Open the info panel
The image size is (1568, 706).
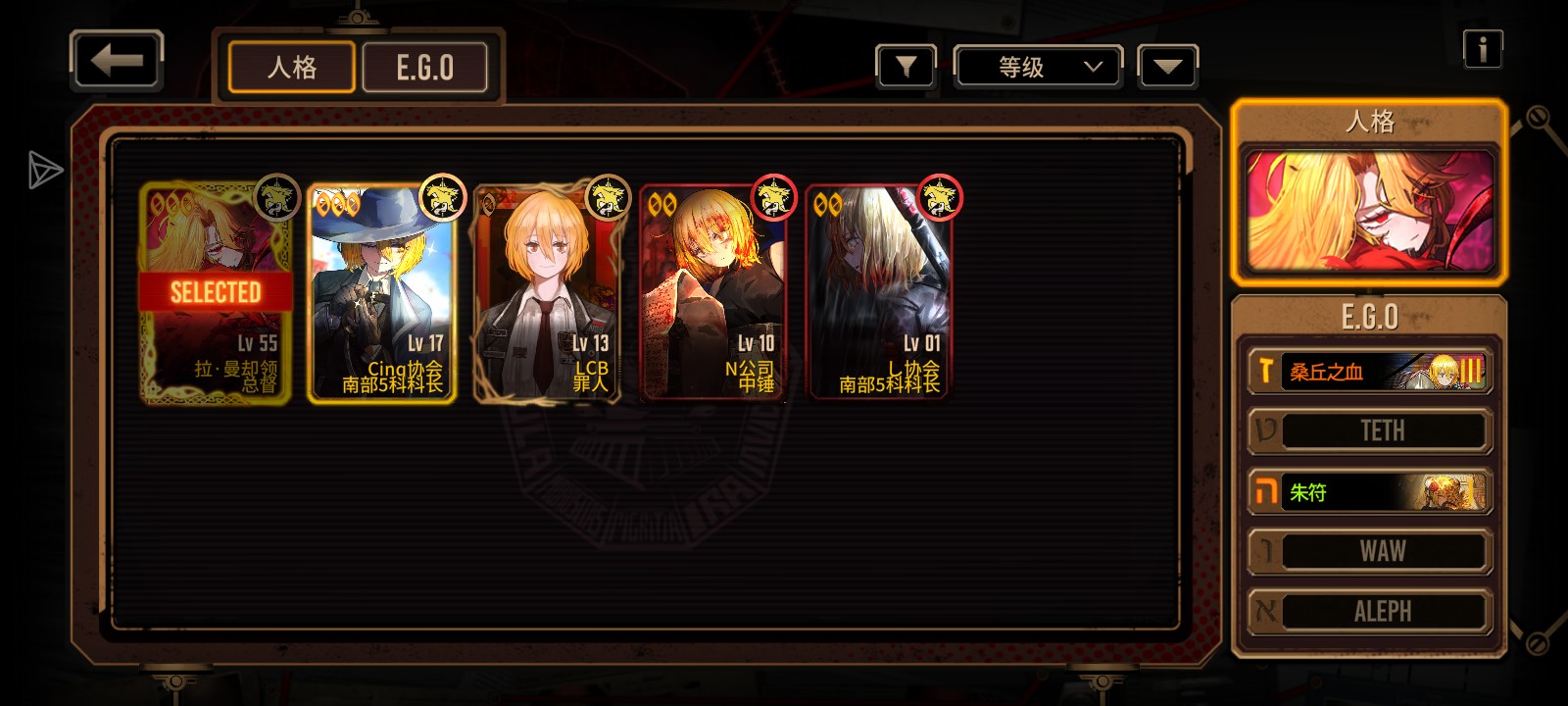pyautogui.click(x=1482, y=48)
